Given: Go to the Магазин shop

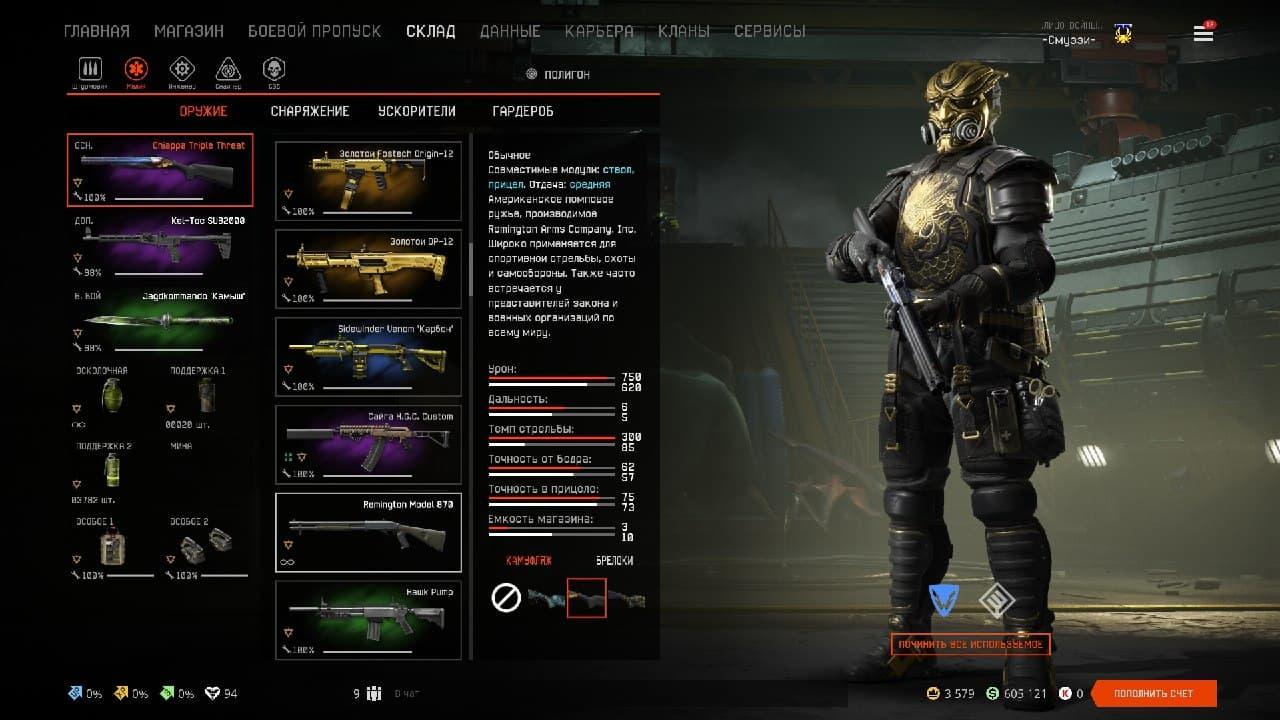Looking at the screenshot, I should click(x=189, y=31).
